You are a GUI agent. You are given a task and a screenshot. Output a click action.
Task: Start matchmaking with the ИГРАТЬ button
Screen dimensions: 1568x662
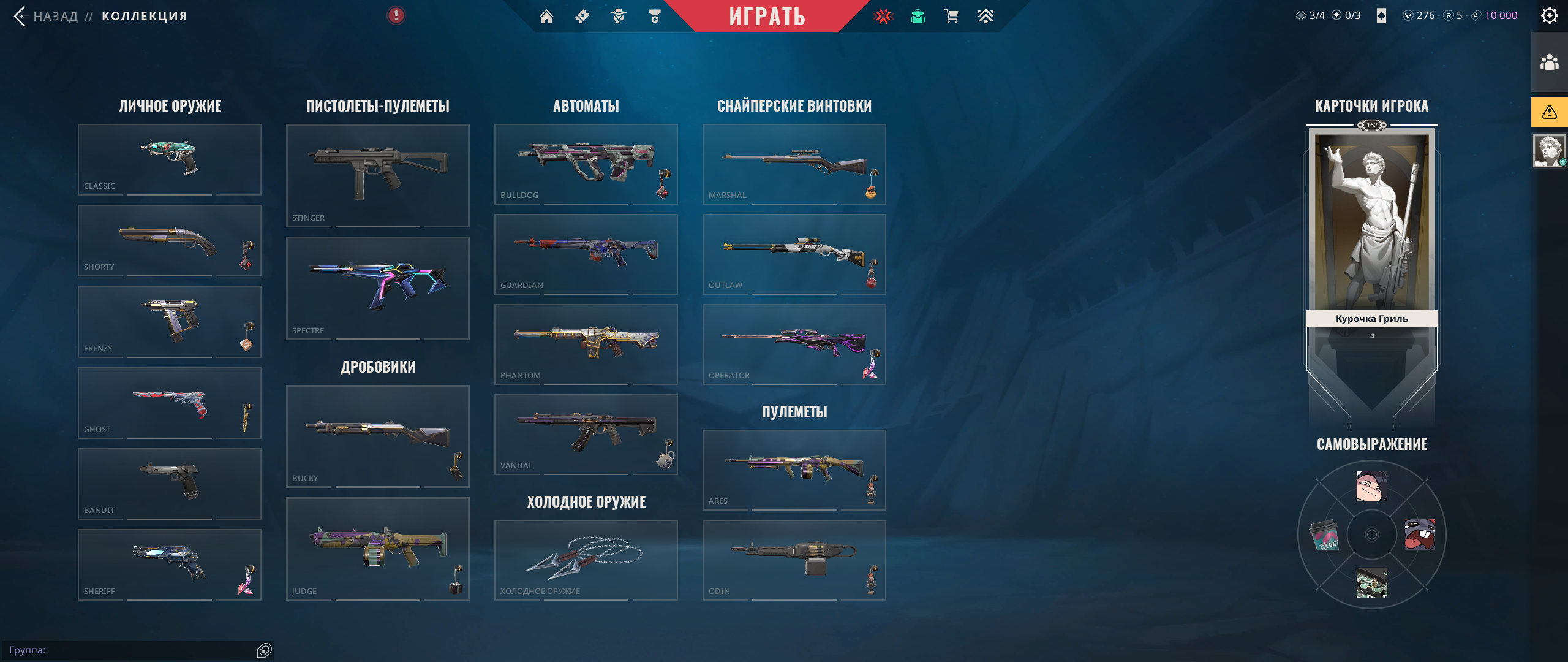coord(767,16)
